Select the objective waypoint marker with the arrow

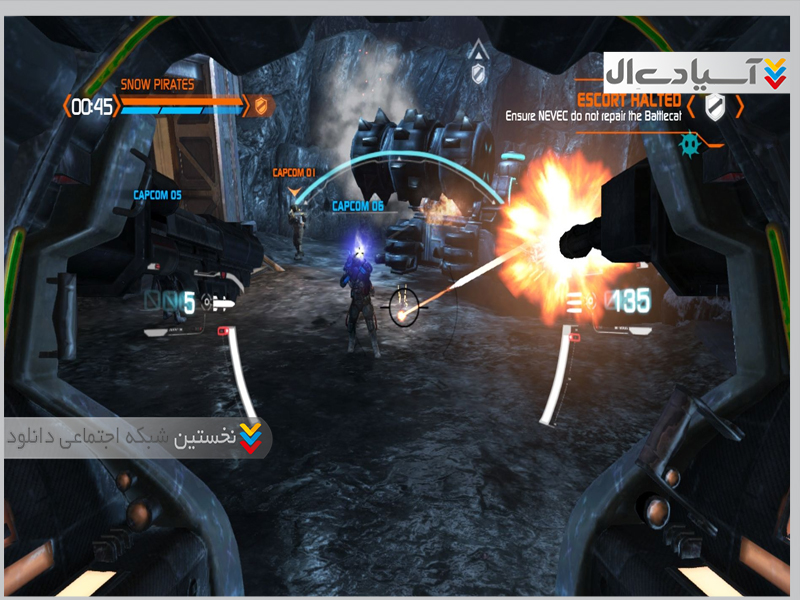(479, 58)
